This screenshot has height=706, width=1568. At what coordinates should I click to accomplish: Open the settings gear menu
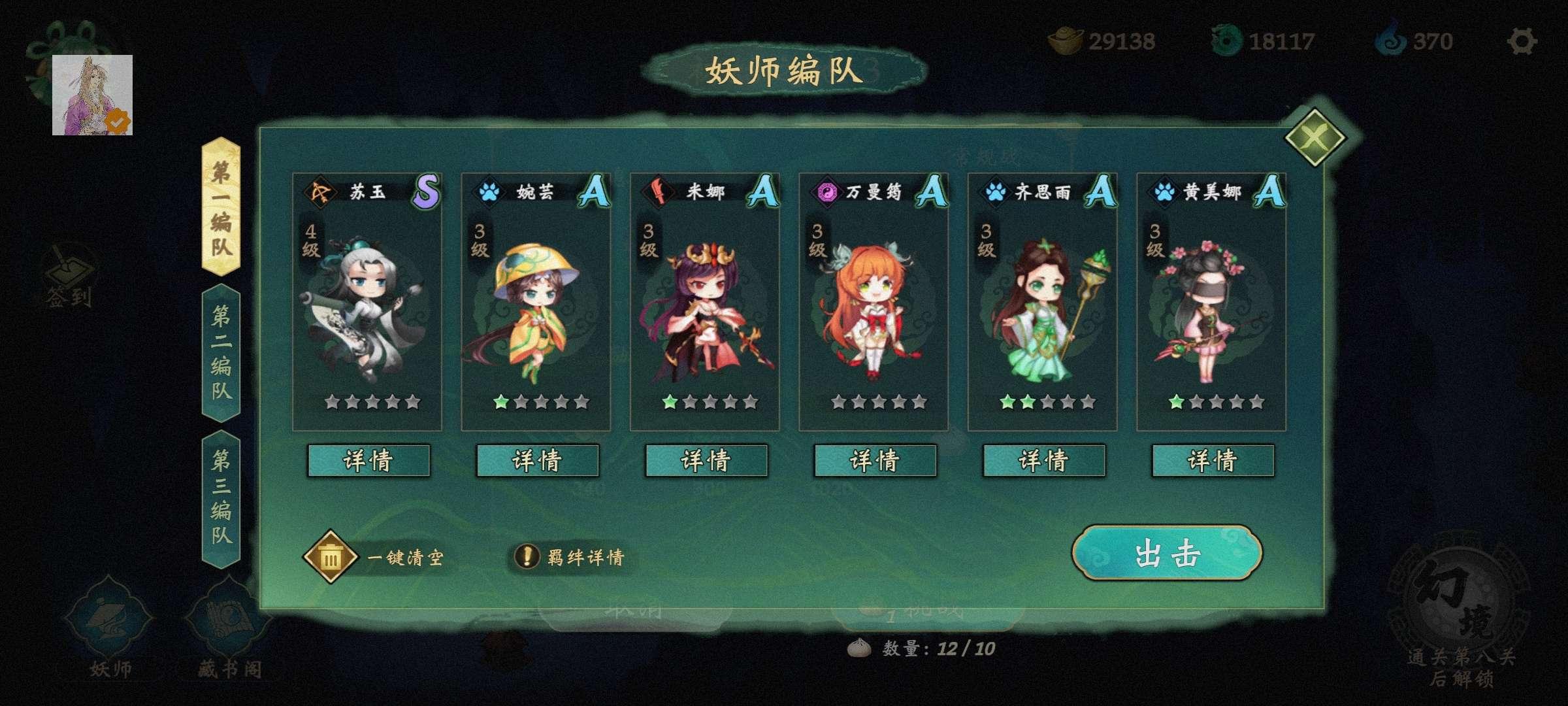1523,41
